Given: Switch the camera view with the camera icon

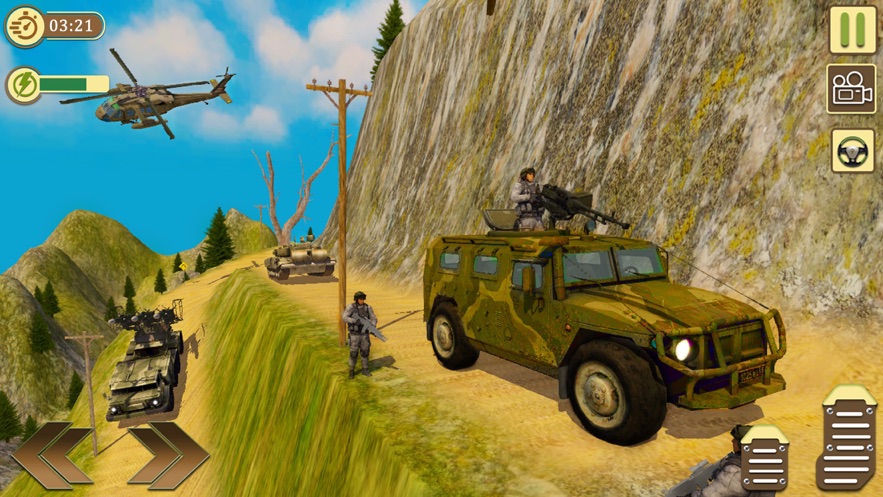Looking at the screenshot, I should (x=851, y=89).
